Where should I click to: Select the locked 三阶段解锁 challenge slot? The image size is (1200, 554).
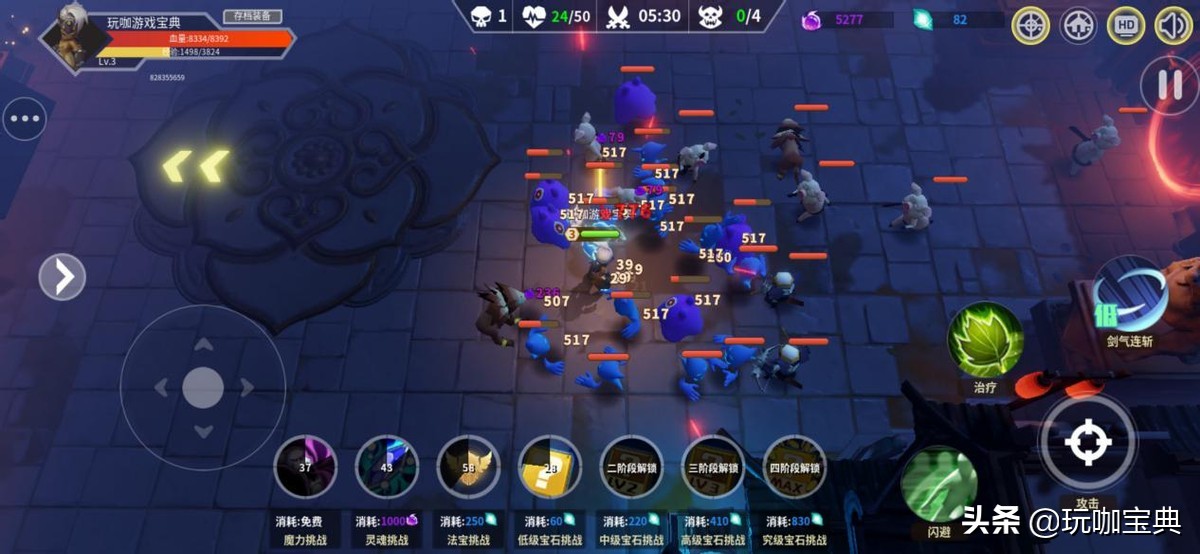point(712,467)
